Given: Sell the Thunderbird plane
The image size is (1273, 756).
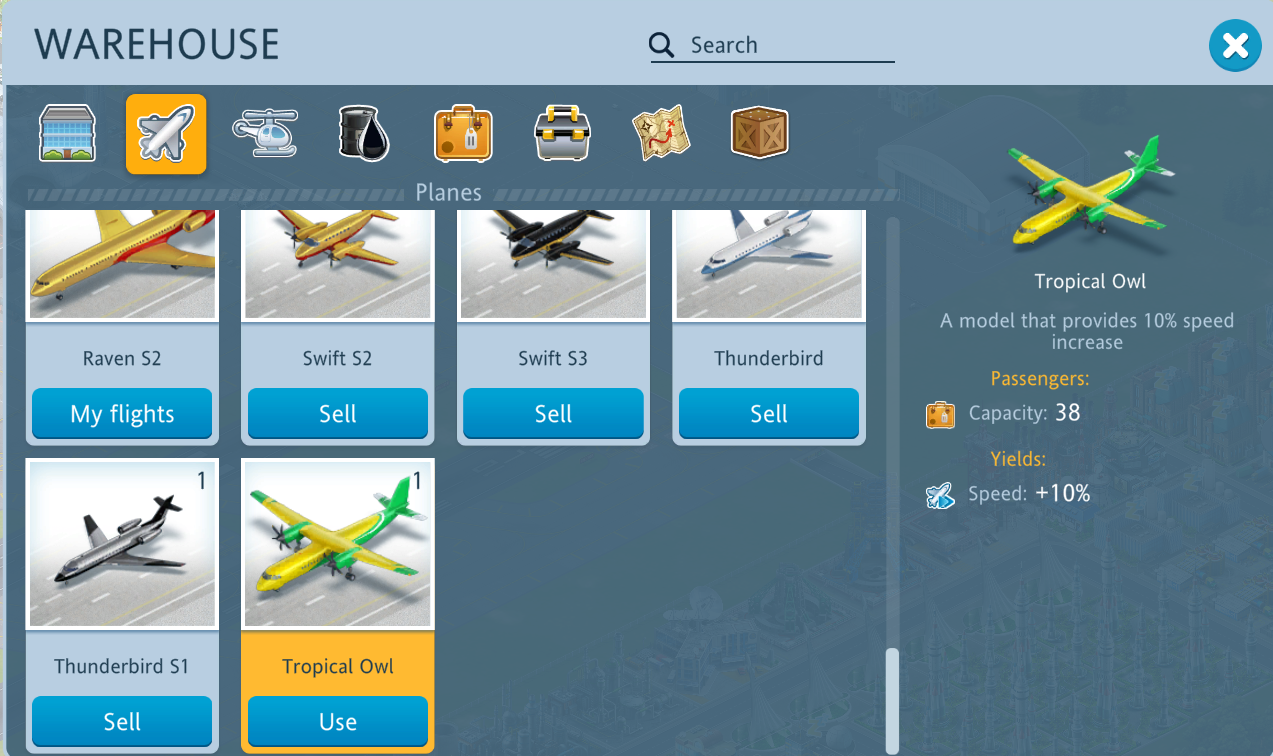Looking at the screenshot, I should (769, 414).
